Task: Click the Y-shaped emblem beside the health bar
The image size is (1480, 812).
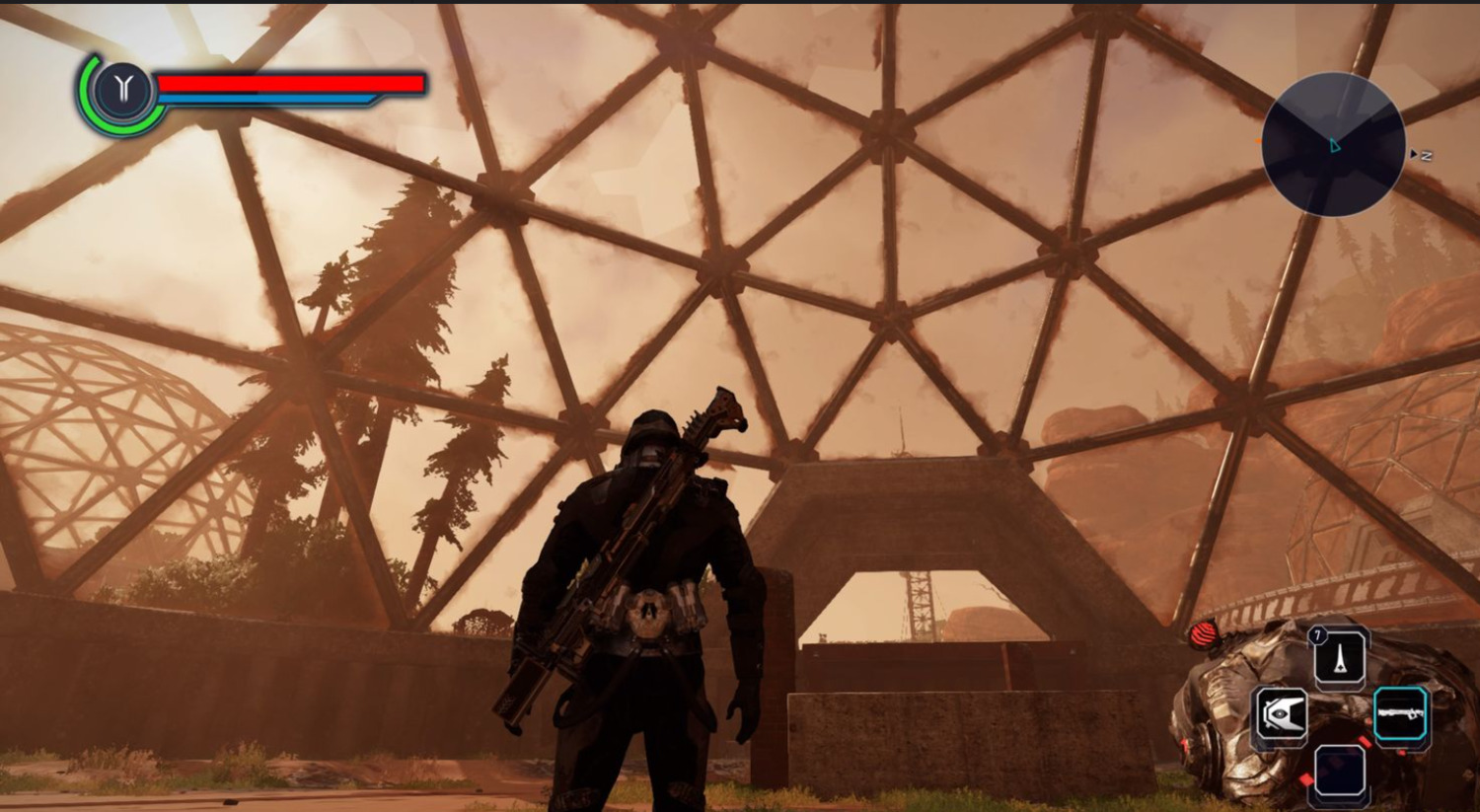Action: (121, 91)
